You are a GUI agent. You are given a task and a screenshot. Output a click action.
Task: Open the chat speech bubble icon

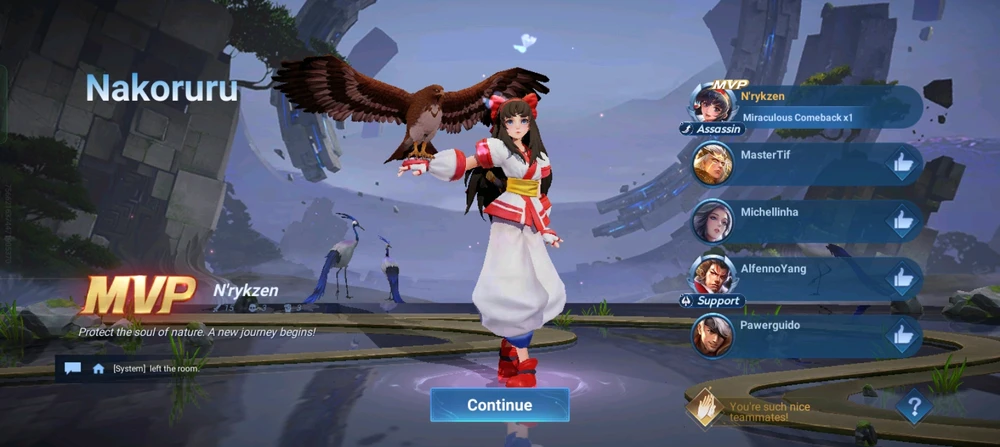[73, 368]
